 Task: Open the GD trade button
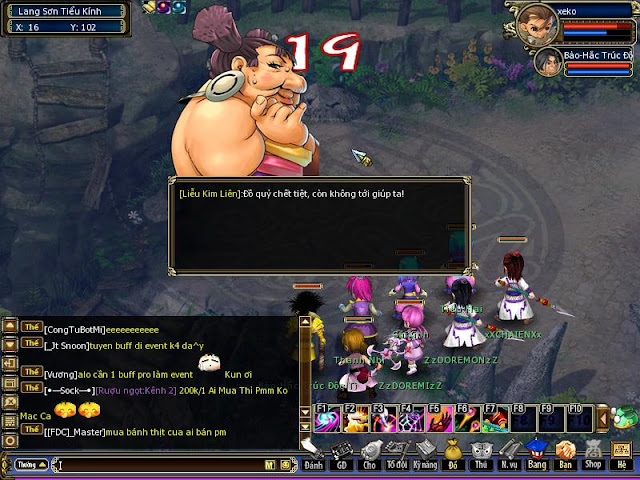[341, 453]
